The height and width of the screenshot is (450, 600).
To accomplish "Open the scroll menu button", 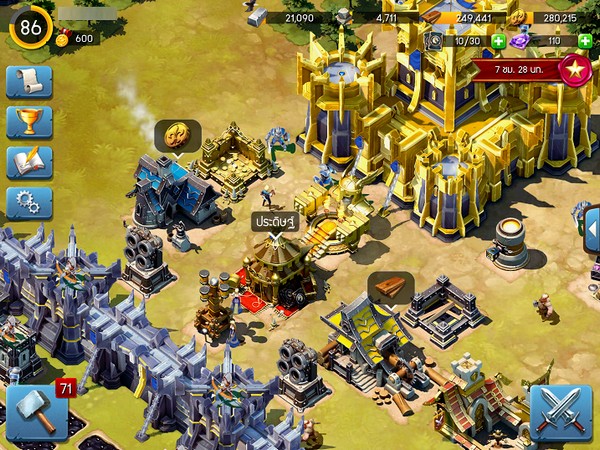I will pos(29,81).
